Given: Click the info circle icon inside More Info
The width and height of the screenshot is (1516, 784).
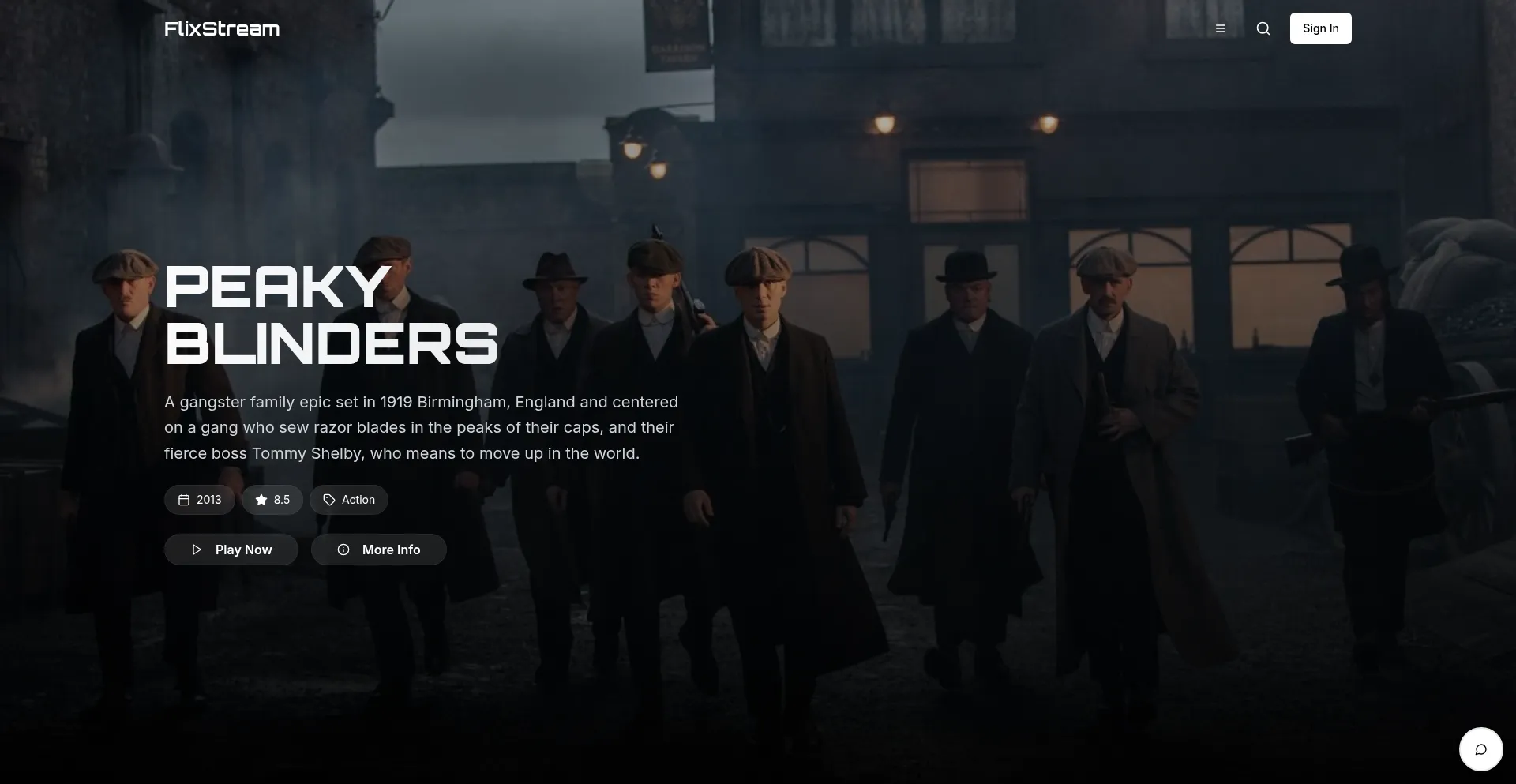Looking at the screenshot, I should point(343,550).
